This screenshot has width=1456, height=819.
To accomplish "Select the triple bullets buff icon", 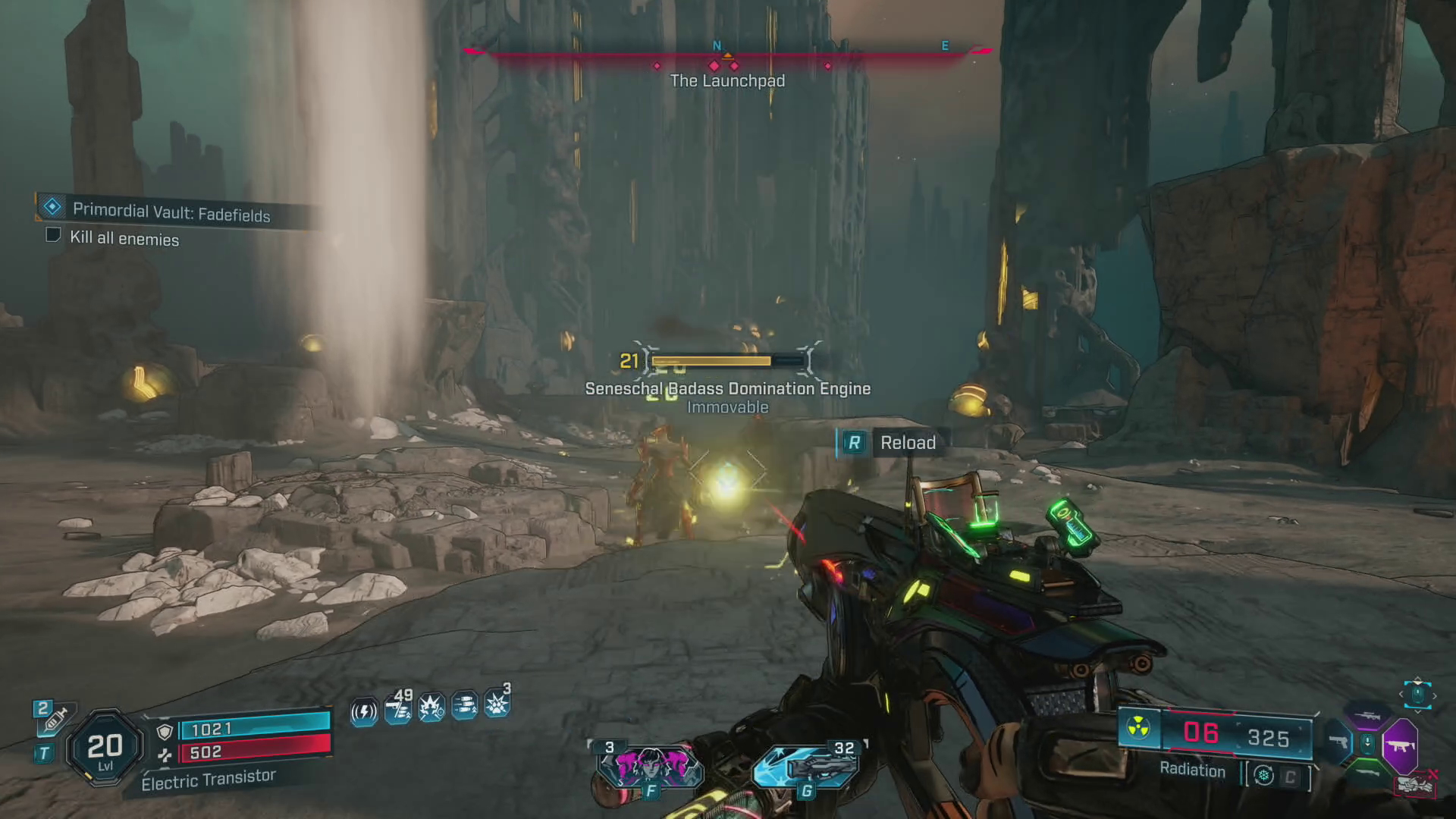I will click(x=464, y=706).
